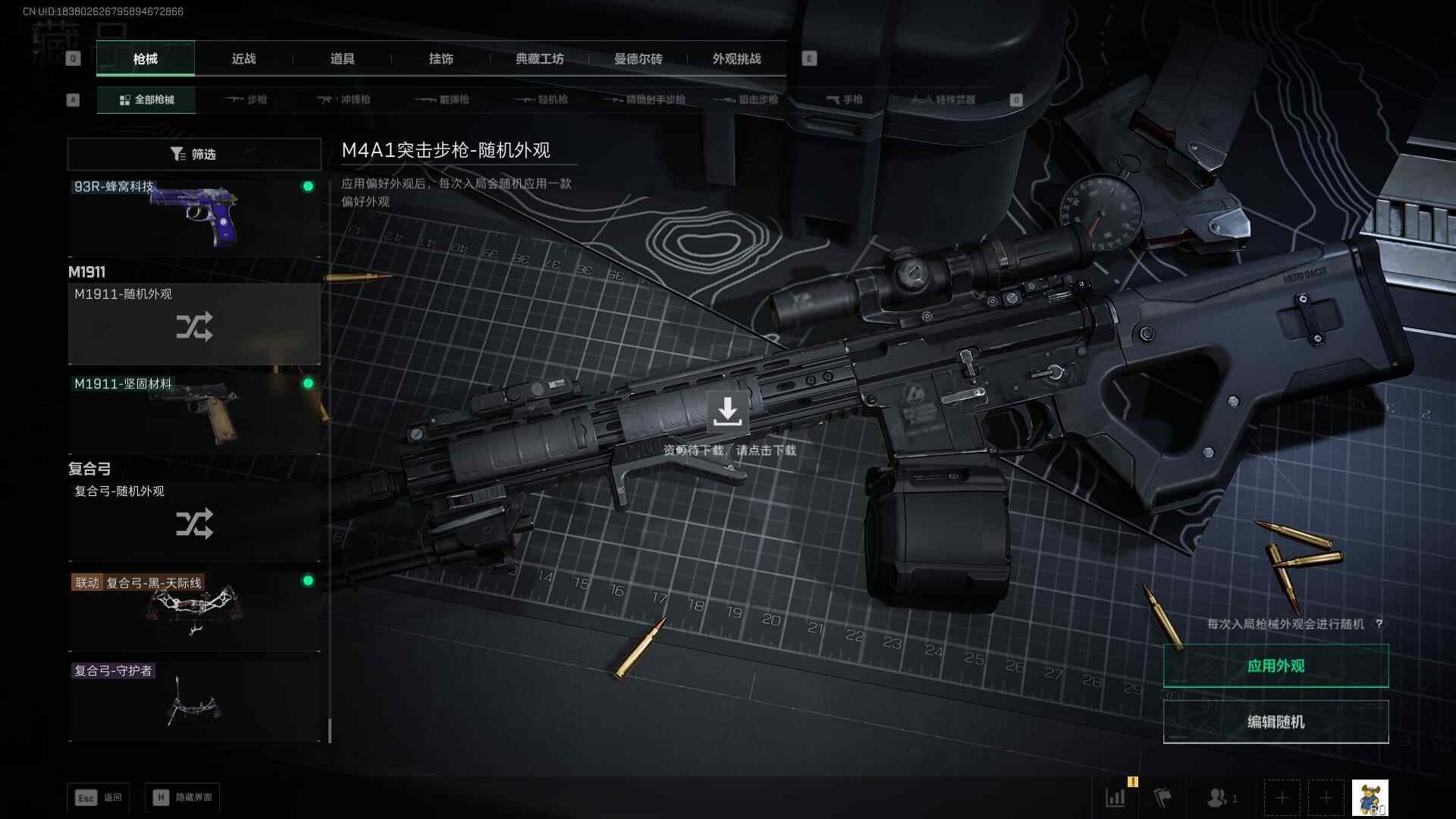Open the 曼德尔砖 tab
The height and width of the screenshot is (819, 1456).
[638, 58]
